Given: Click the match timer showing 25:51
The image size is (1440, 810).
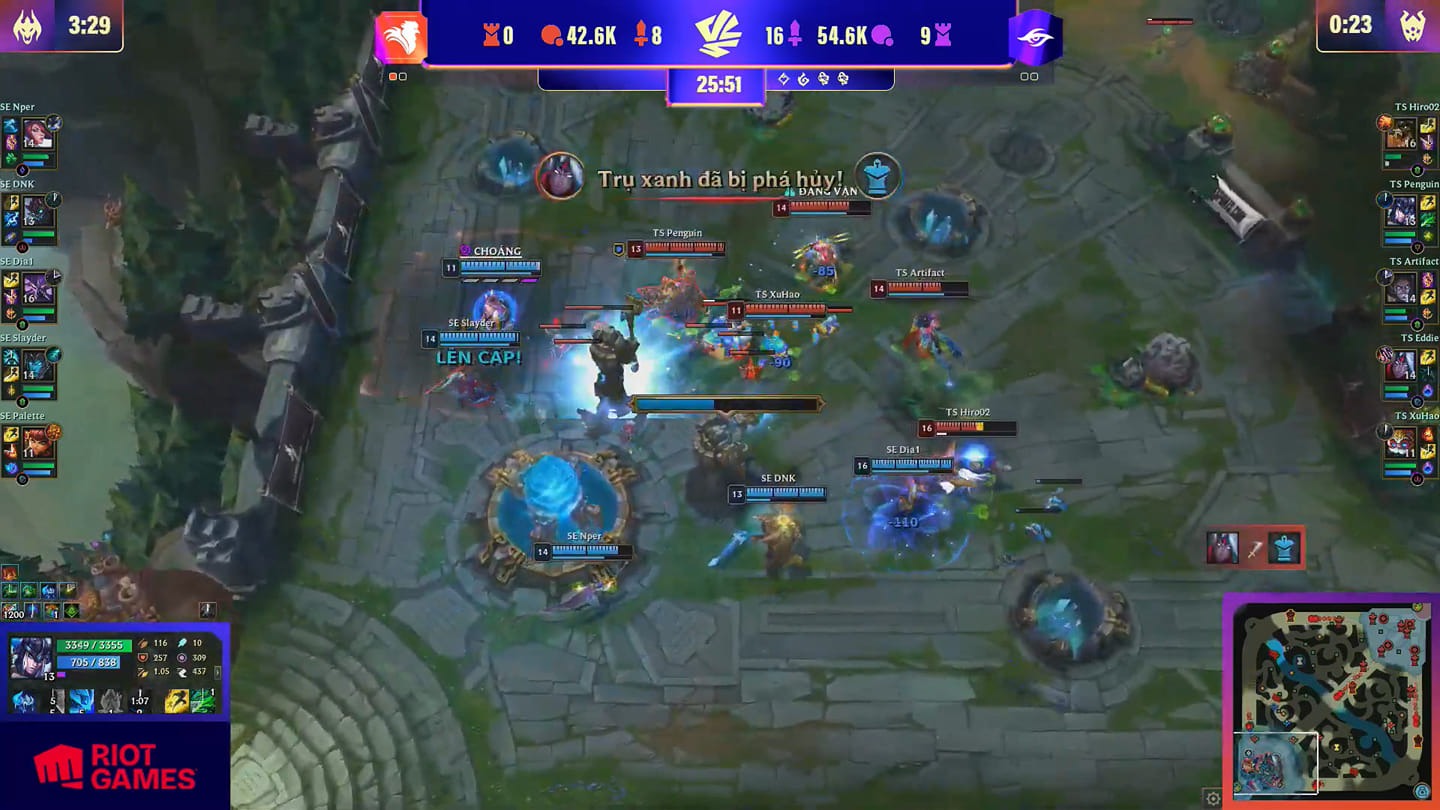Looking at the screenshot, I should point(718,84).
